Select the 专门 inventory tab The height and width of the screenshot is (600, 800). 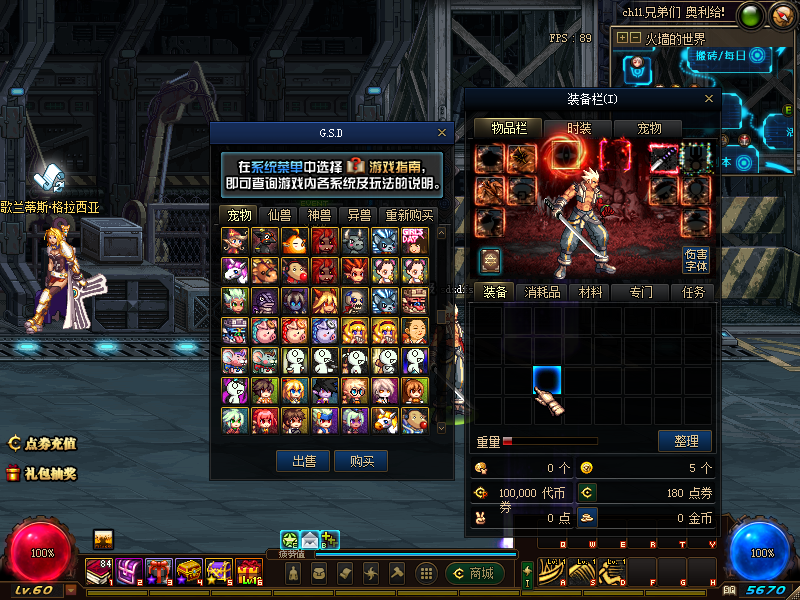pyautogui.click(x=641, y=292)
